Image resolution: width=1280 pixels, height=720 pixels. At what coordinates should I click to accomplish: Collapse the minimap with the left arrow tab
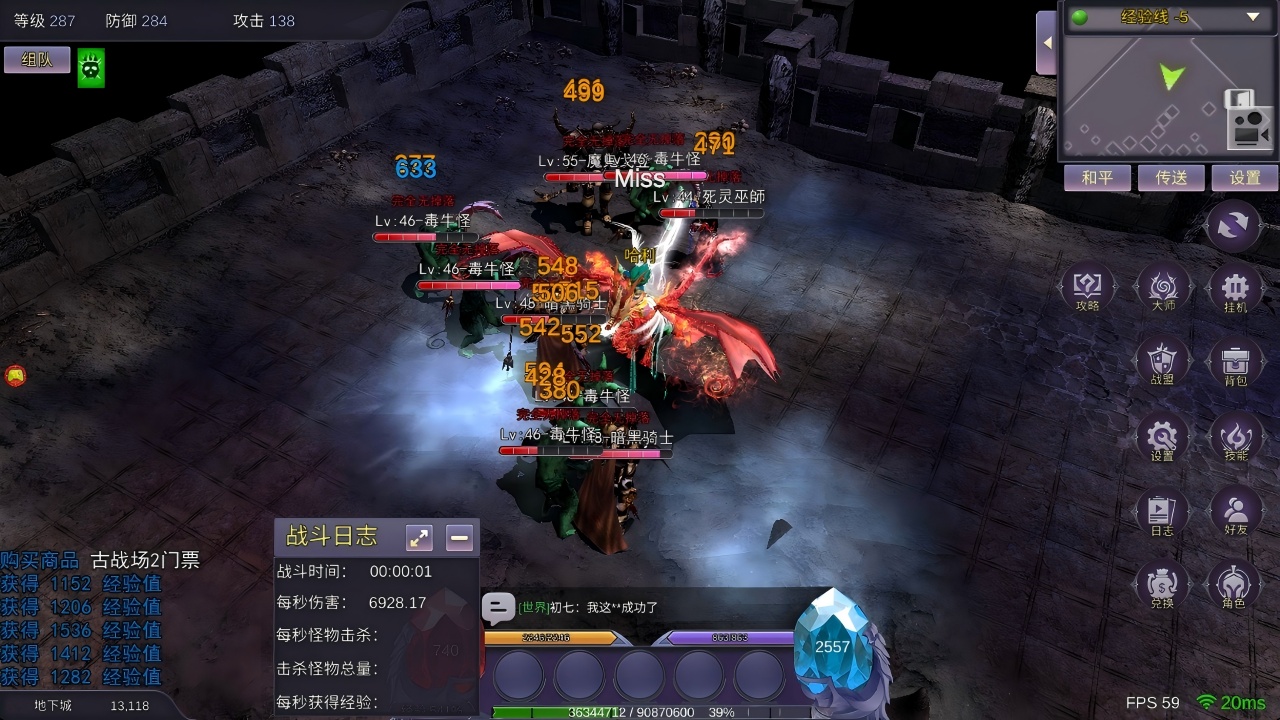coord(1046,43)
